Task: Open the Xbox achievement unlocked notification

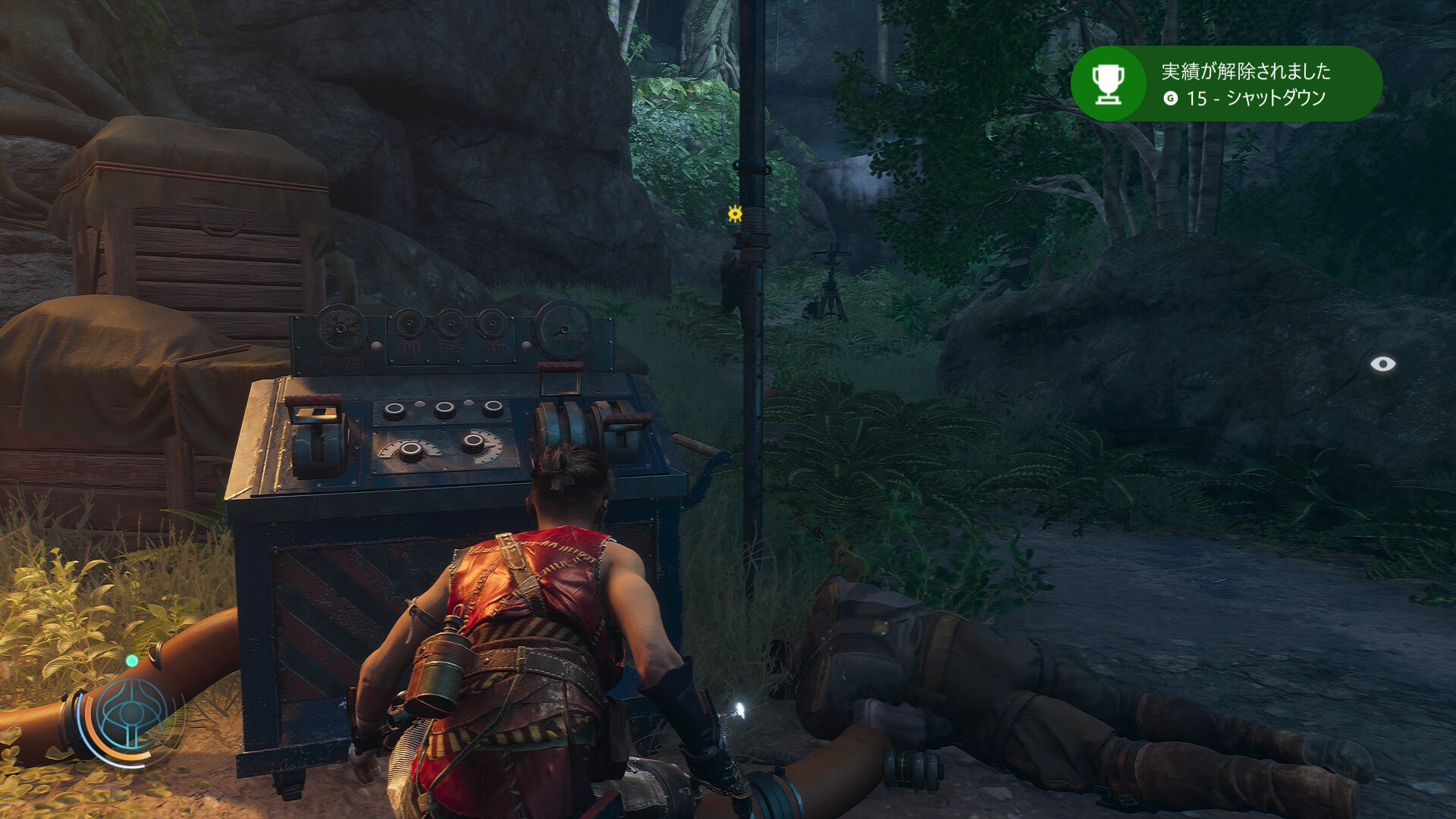Action: [1225, 83]
